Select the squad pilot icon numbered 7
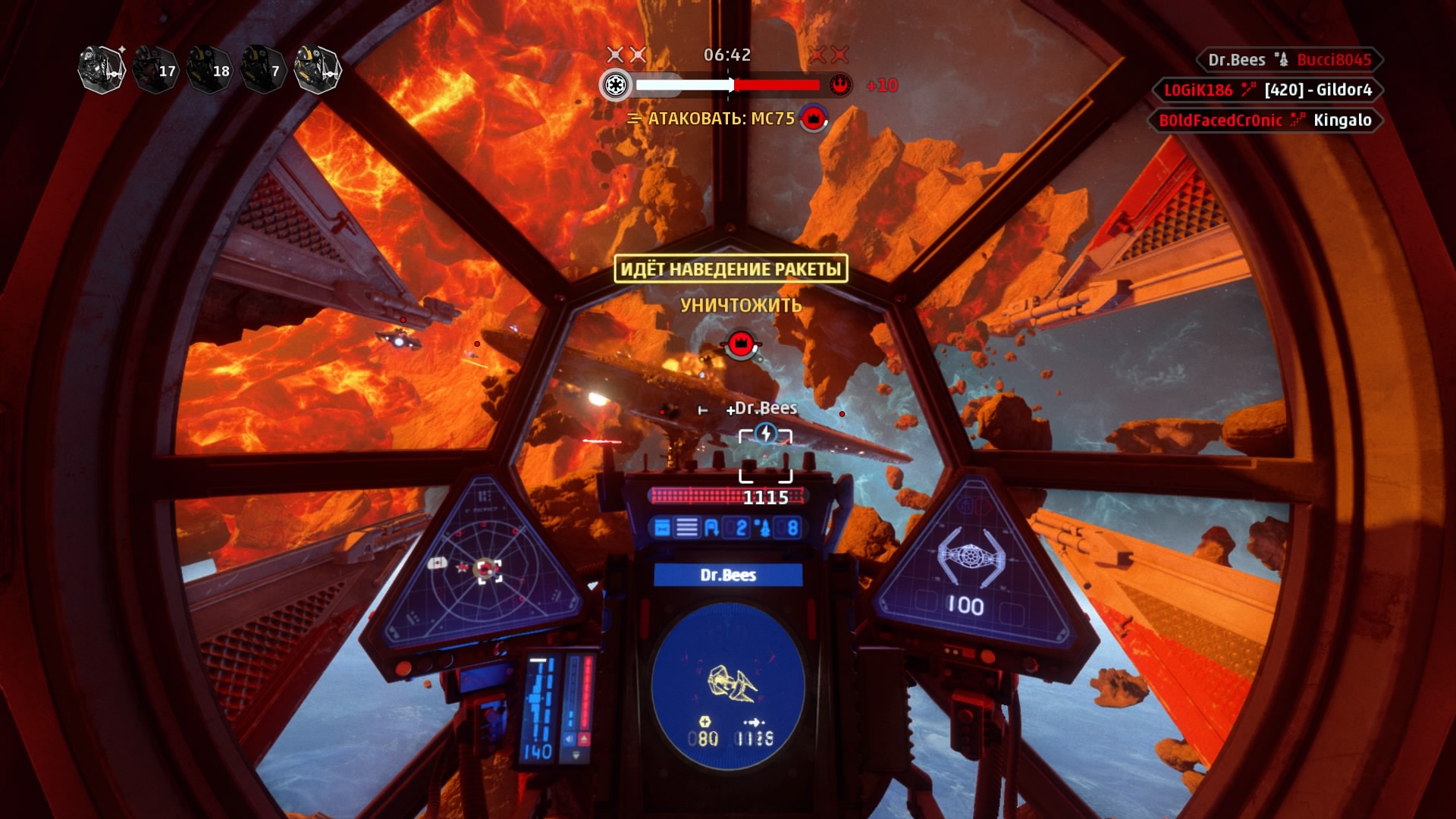Screen dimensions: 1456x819 coord(262,70)
